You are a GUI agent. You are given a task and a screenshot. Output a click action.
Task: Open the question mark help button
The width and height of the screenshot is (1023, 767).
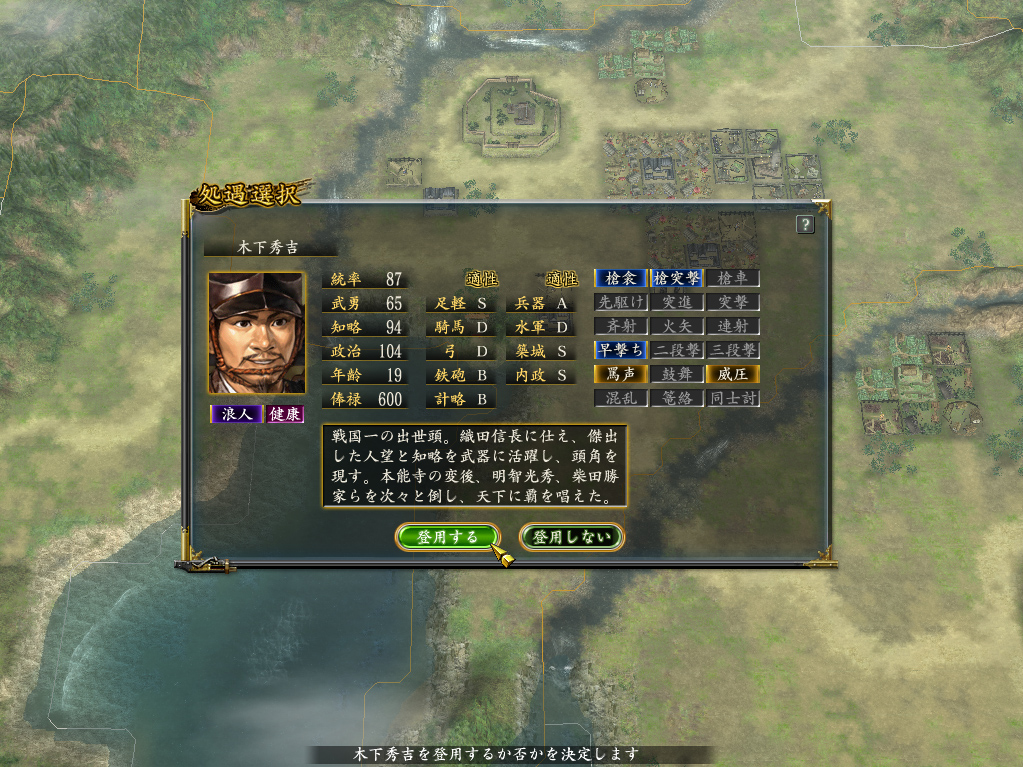[x=805, y=225]
